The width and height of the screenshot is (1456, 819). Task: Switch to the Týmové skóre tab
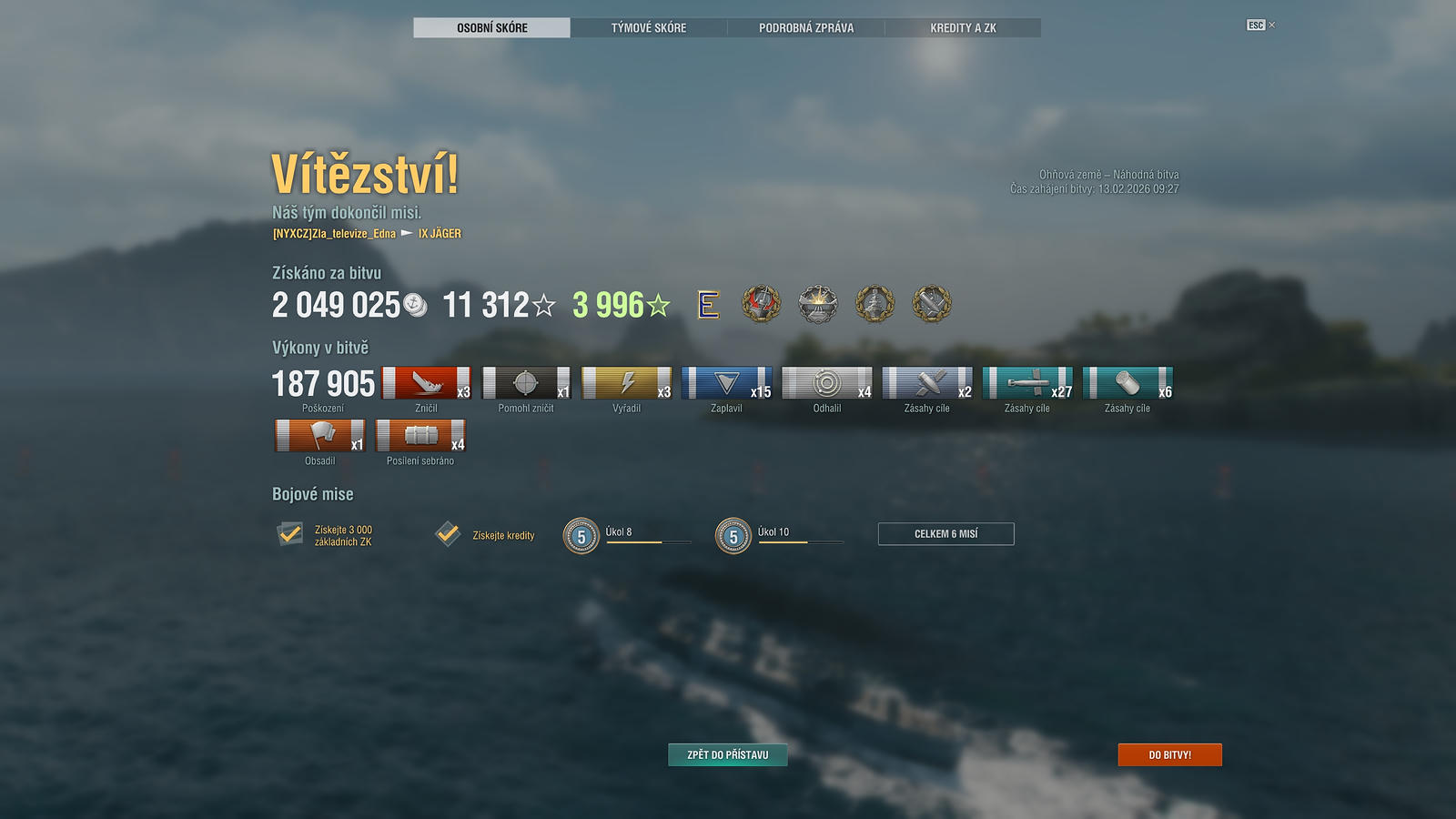tap(649, 28)
